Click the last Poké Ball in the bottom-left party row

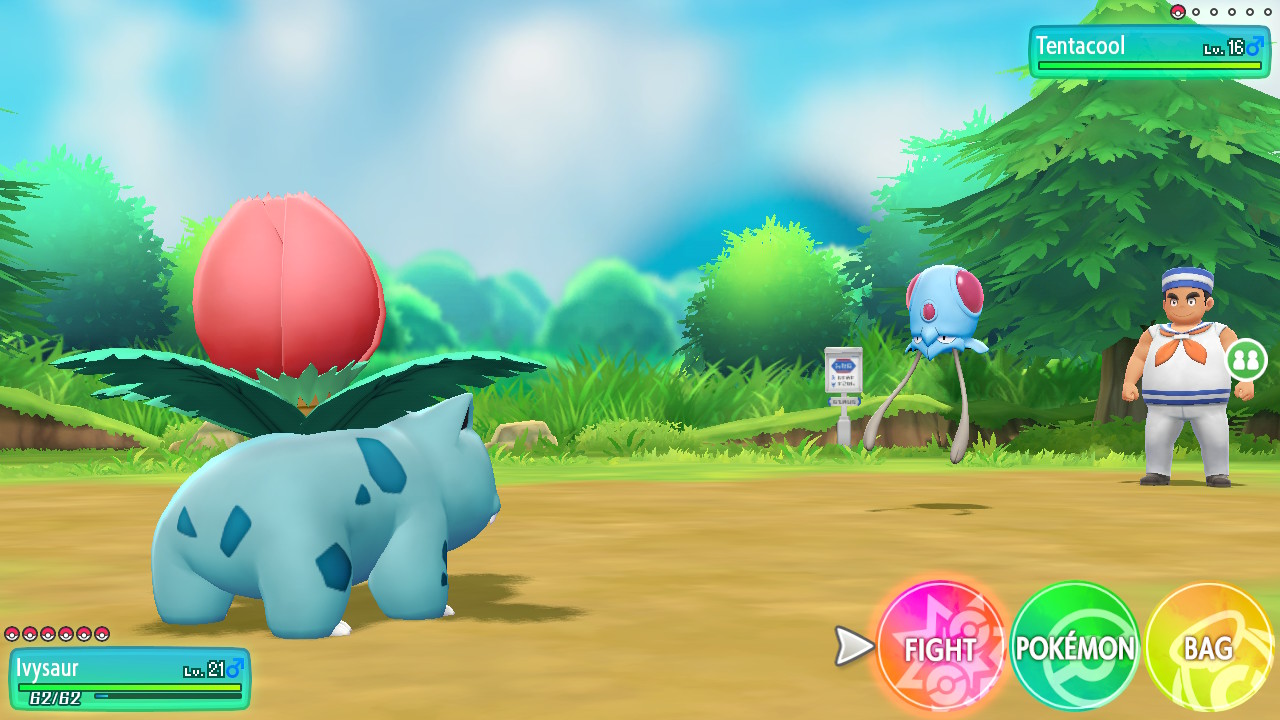pos(101,634)
